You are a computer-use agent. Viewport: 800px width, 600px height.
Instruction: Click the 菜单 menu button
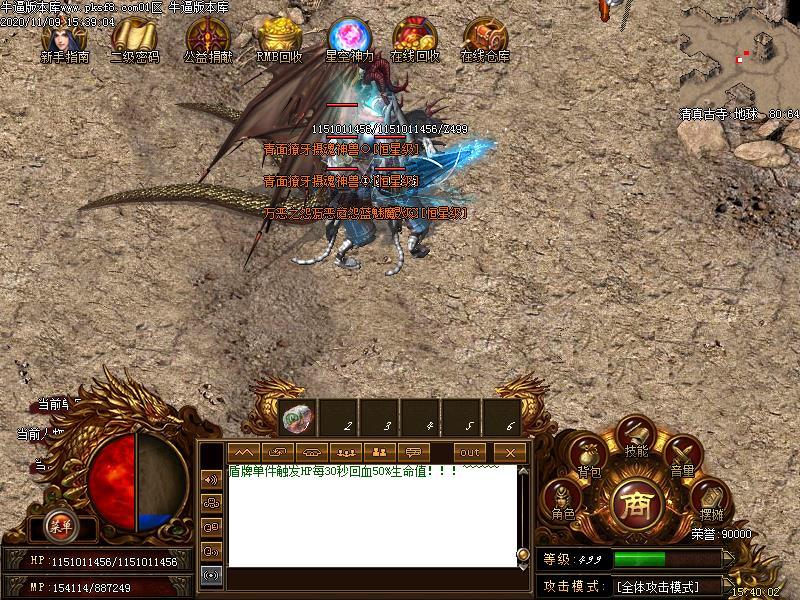pyautogui.click(x=61, y=525)
